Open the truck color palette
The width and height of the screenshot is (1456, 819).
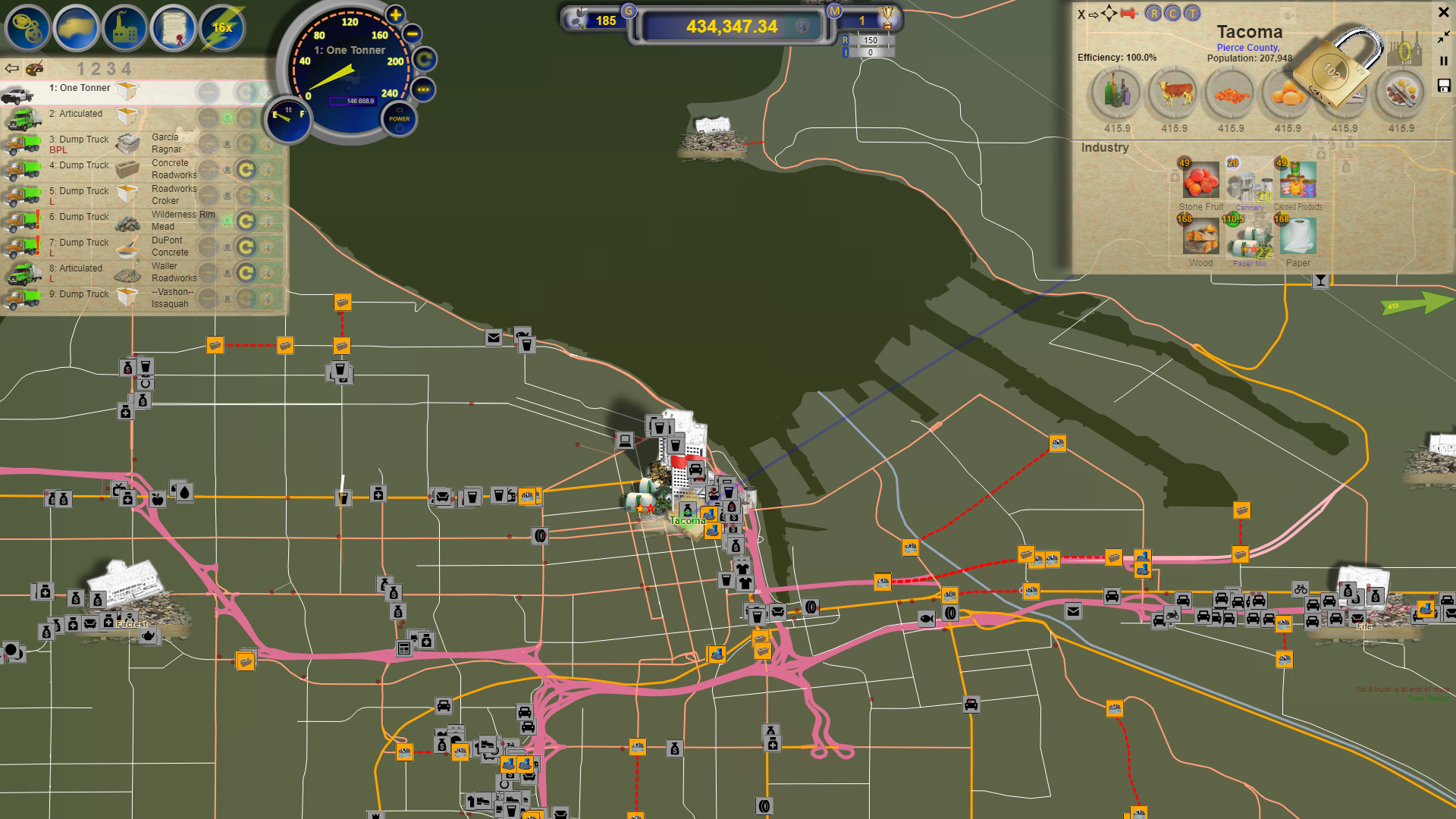click(x=34, y=69)
